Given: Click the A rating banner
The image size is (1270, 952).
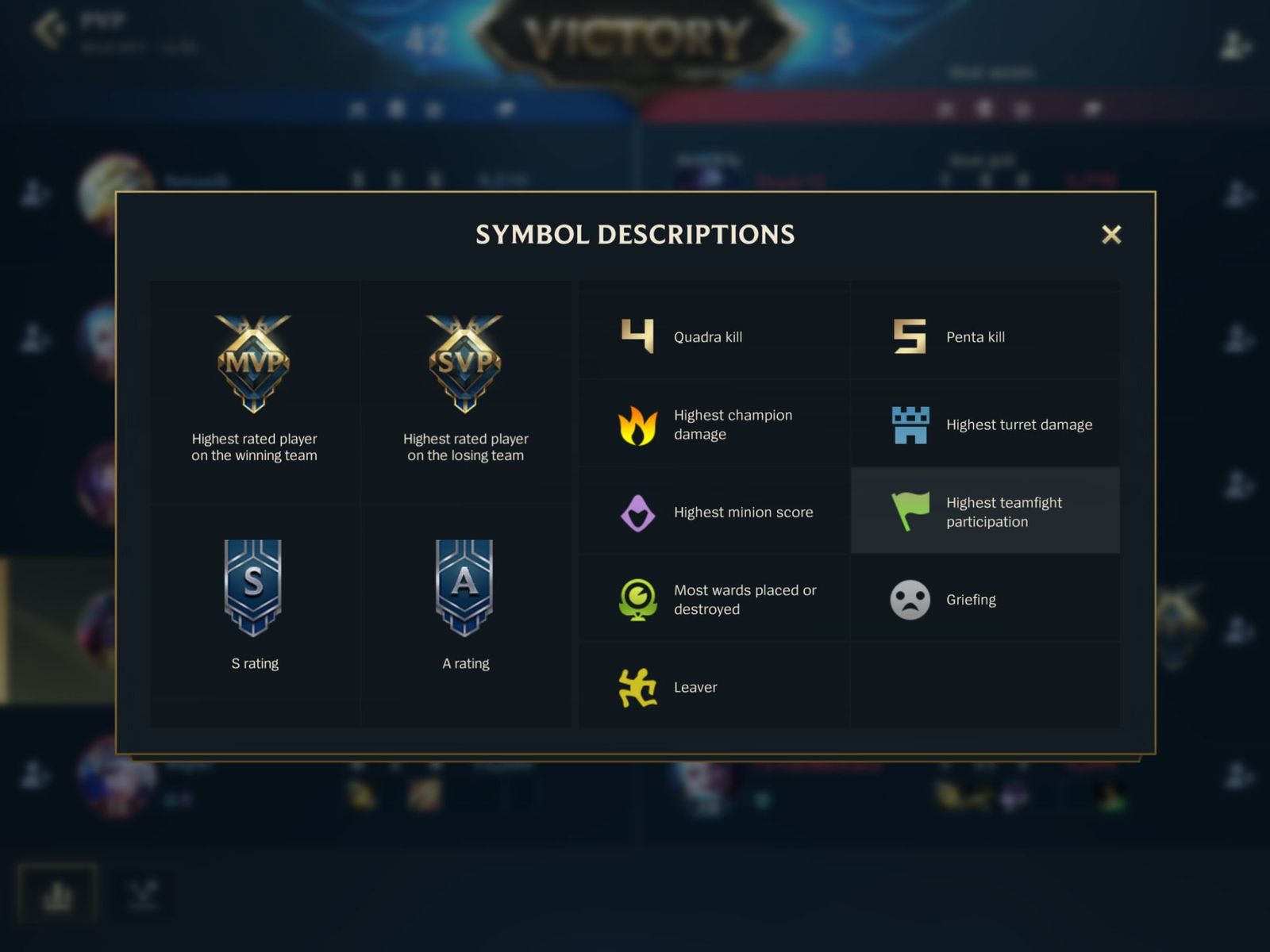Looking at the screenshot, I should pyautogui.click(x=466, y=589).
